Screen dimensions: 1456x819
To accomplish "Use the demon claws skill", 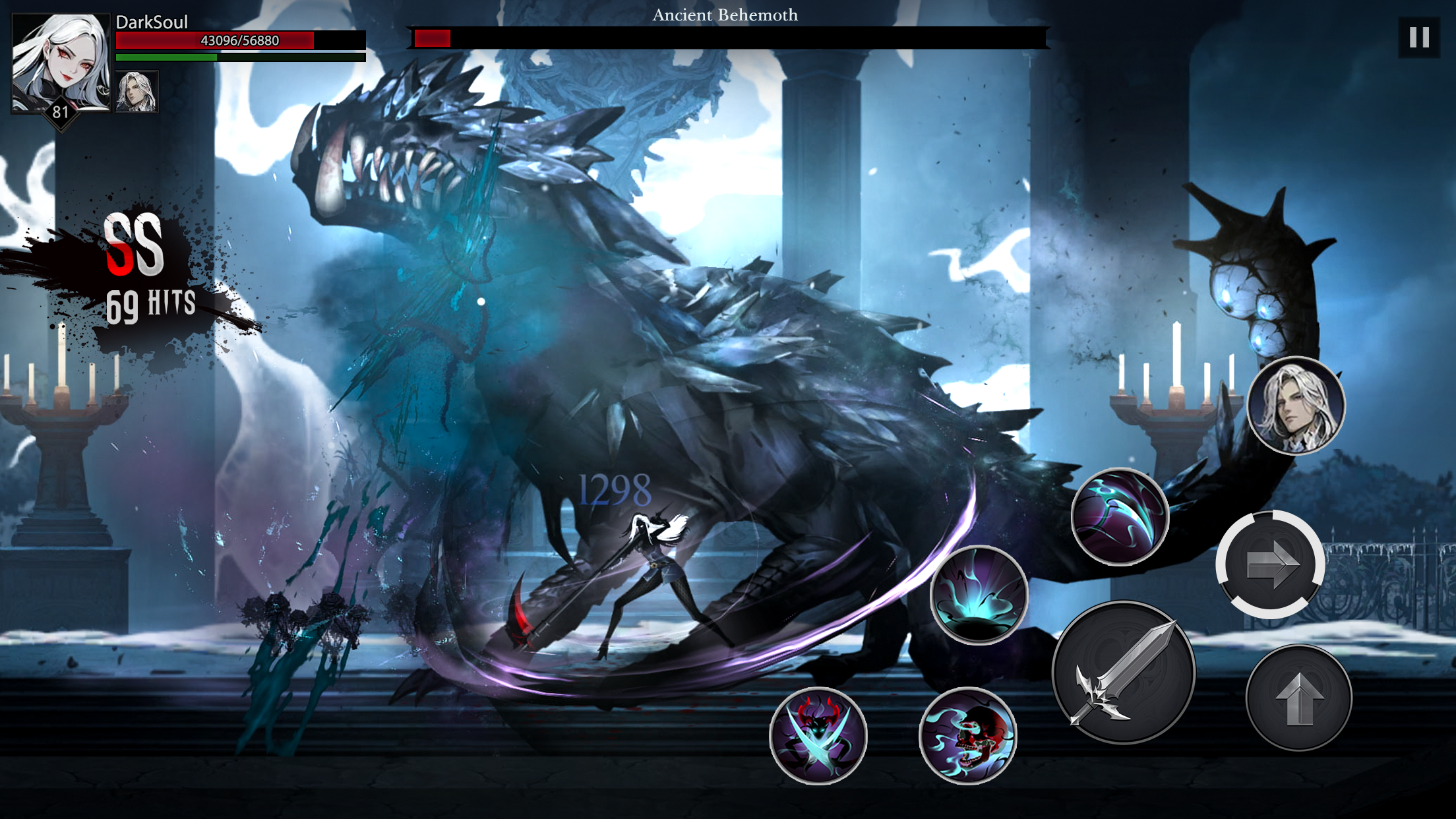I will pyautogui.click(x=818, y=734).
